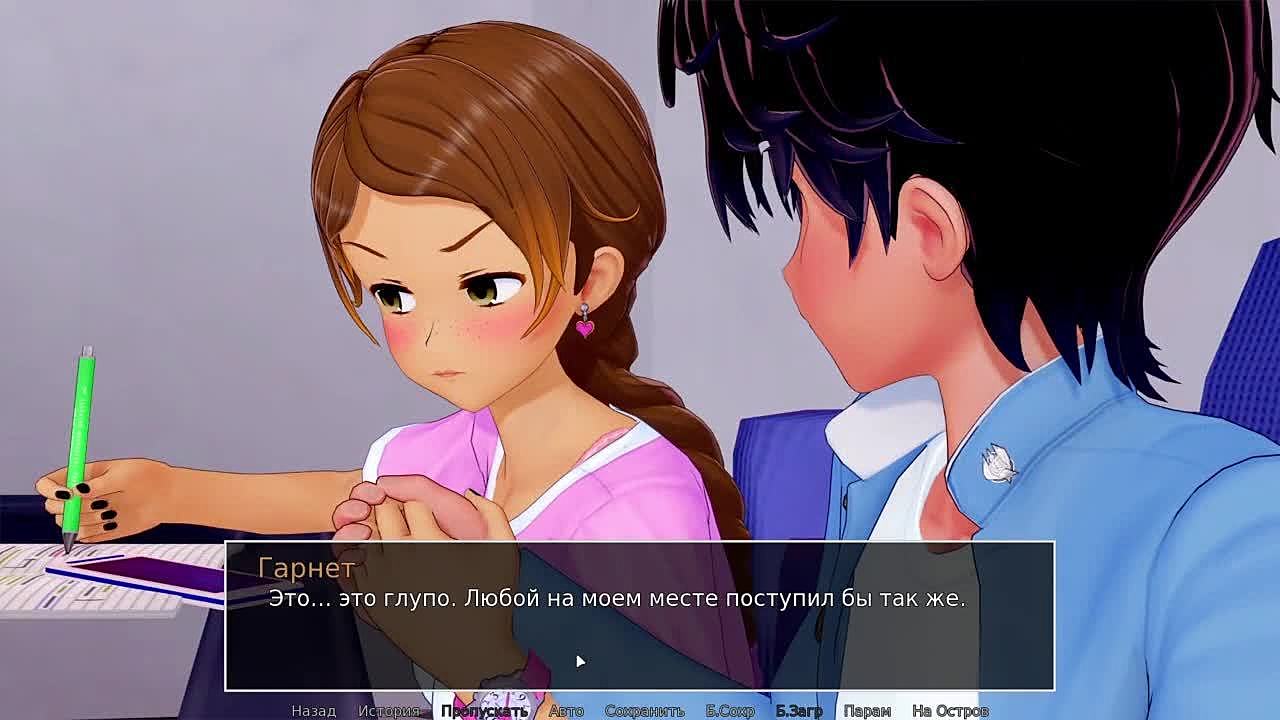Click Garnet's dialogue text to continue
Screen dimensions: 1280x720
pos(616,599)
